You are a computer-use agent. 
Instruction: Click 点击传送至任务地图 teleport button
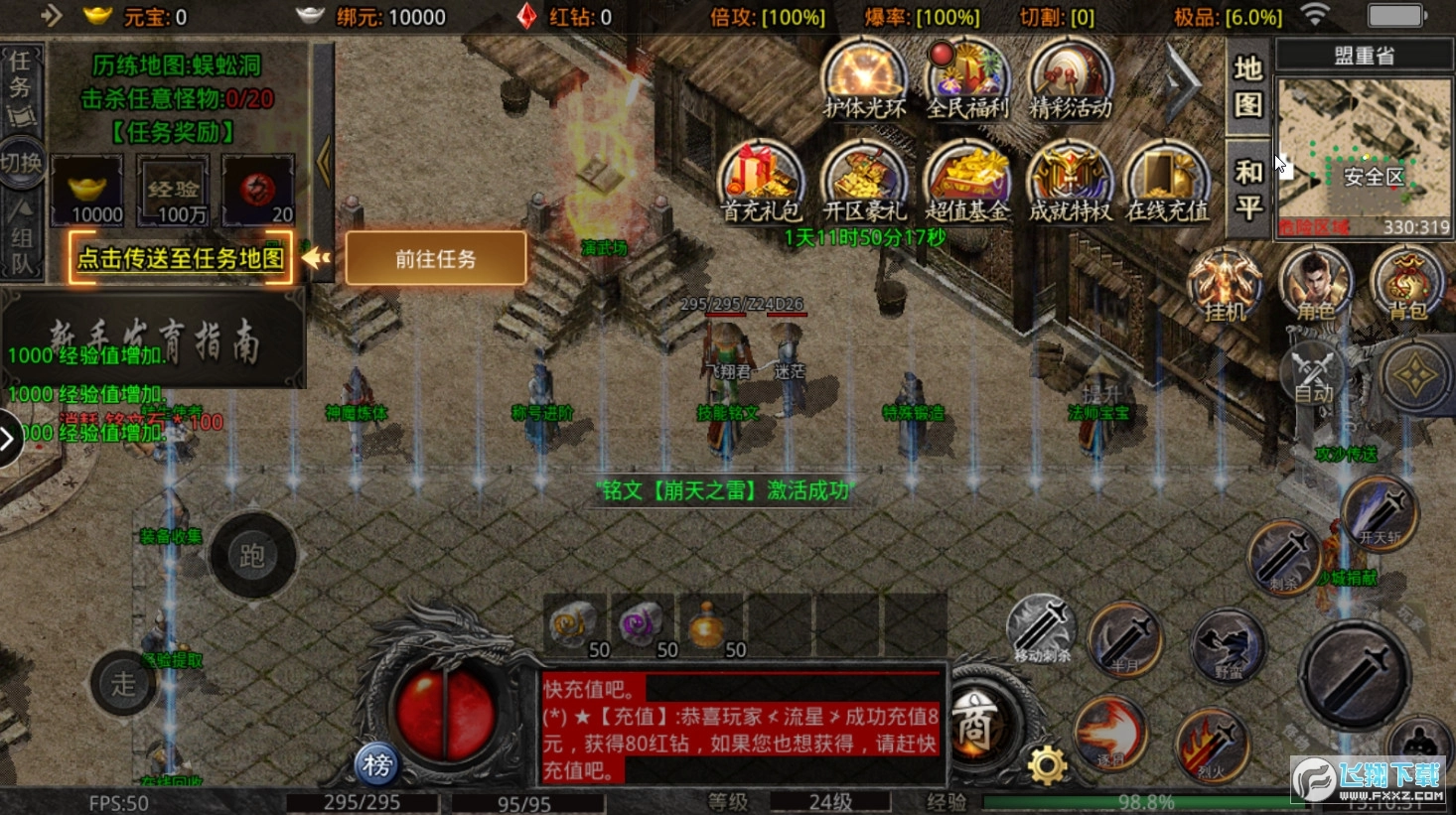[x=179, y=257]
